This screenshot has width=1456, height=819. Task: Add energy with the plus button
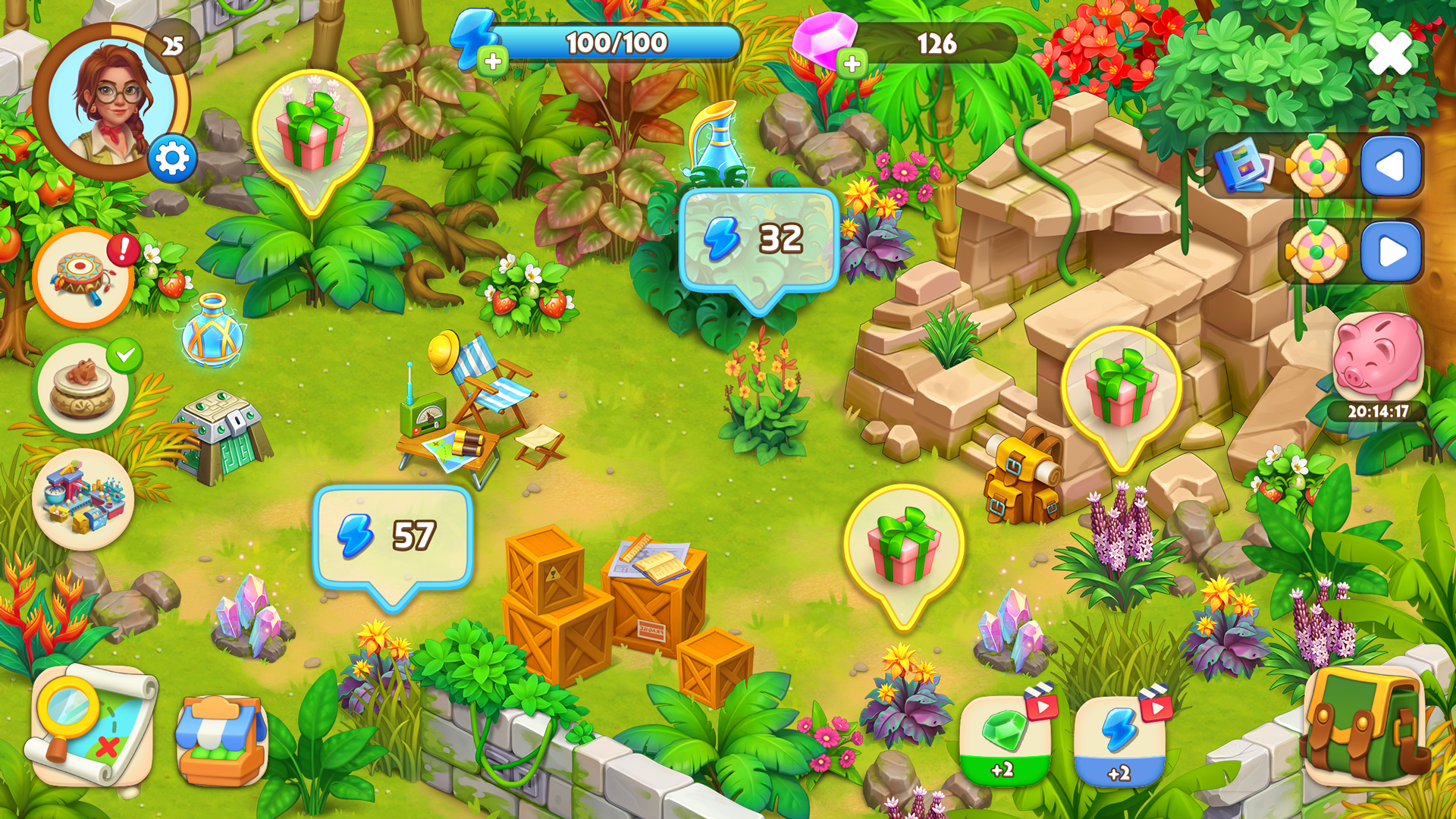point(494,59)
